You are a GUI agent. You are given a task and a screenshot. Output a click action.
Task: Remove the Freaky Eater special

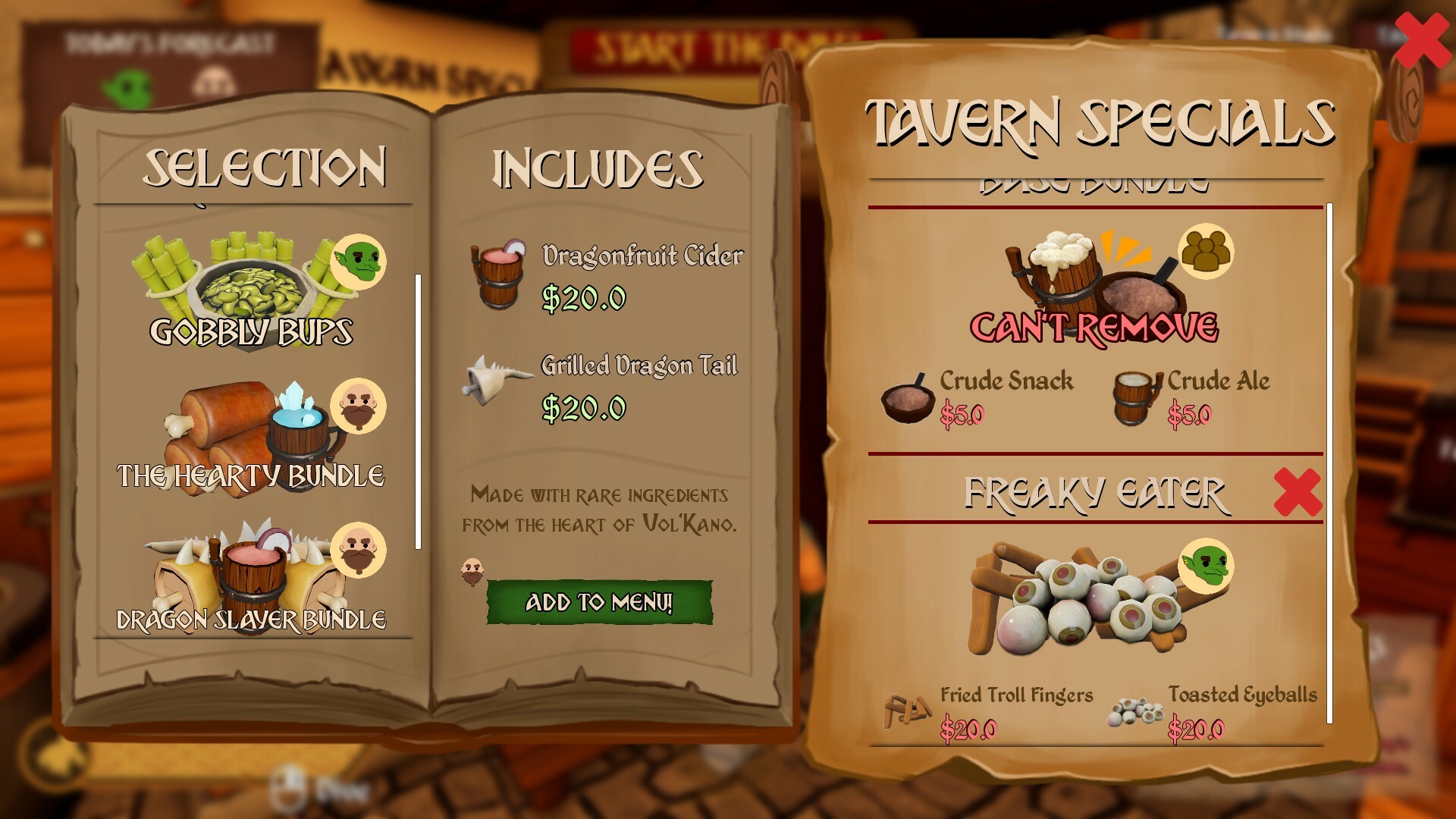pyautogui.click(x=1297, y=493)
